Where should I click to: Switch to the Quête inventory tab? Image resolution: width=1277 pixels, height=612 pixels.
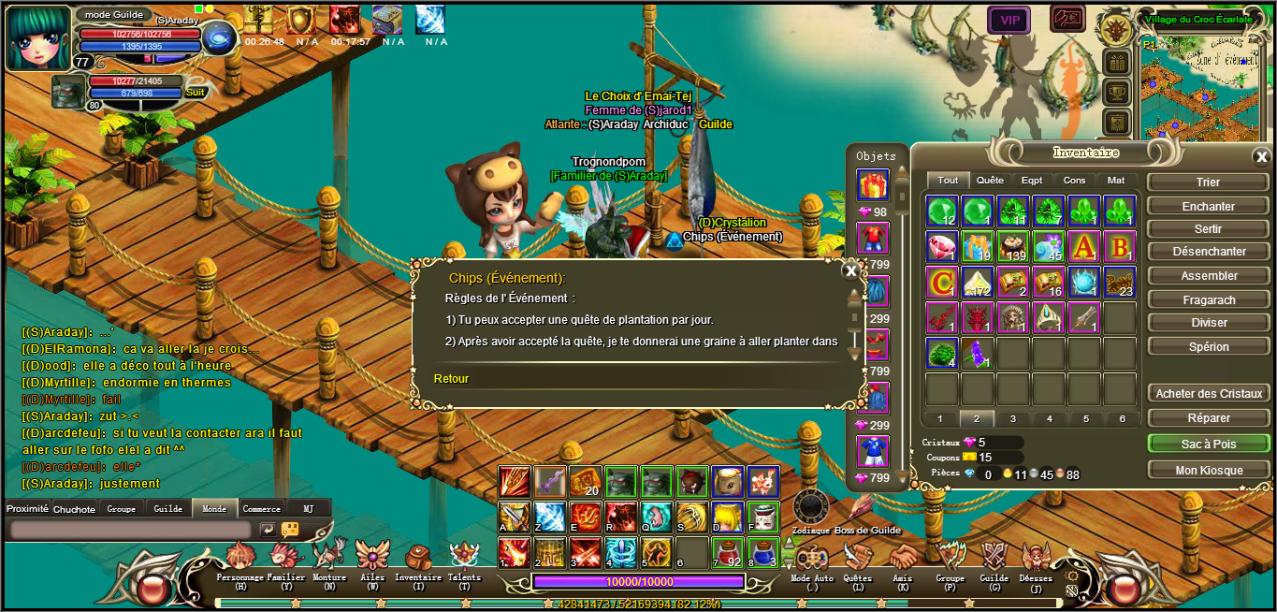coord(989,180)
